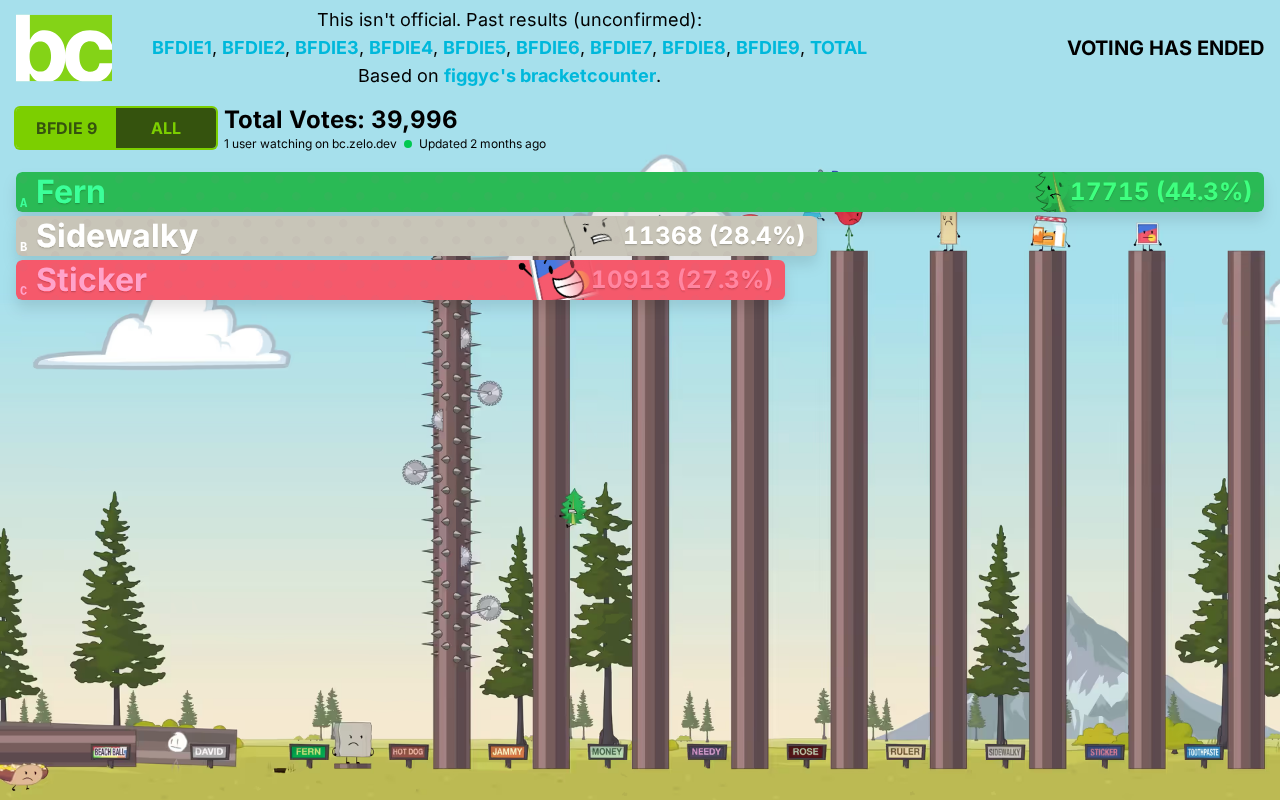Select the Sticker vote bar

coord(400,280)
